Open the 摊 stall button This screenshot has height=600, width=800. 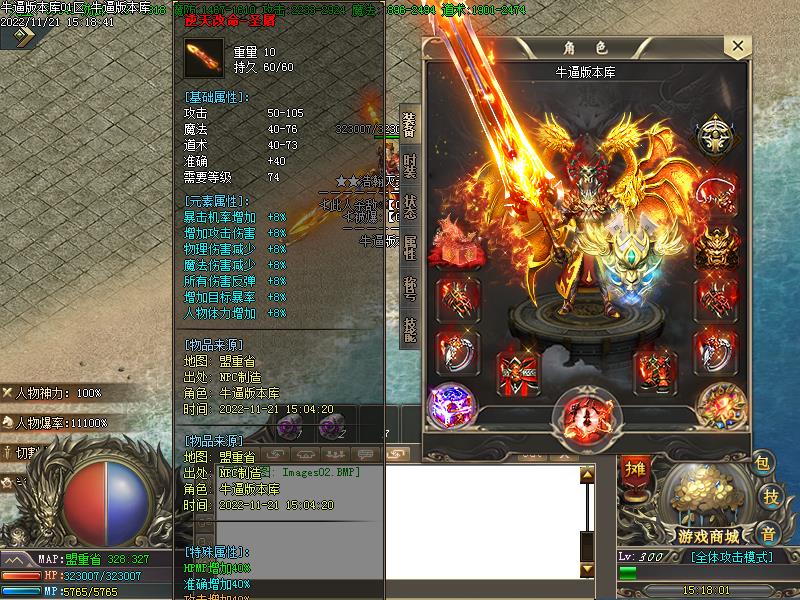[634, 469]
